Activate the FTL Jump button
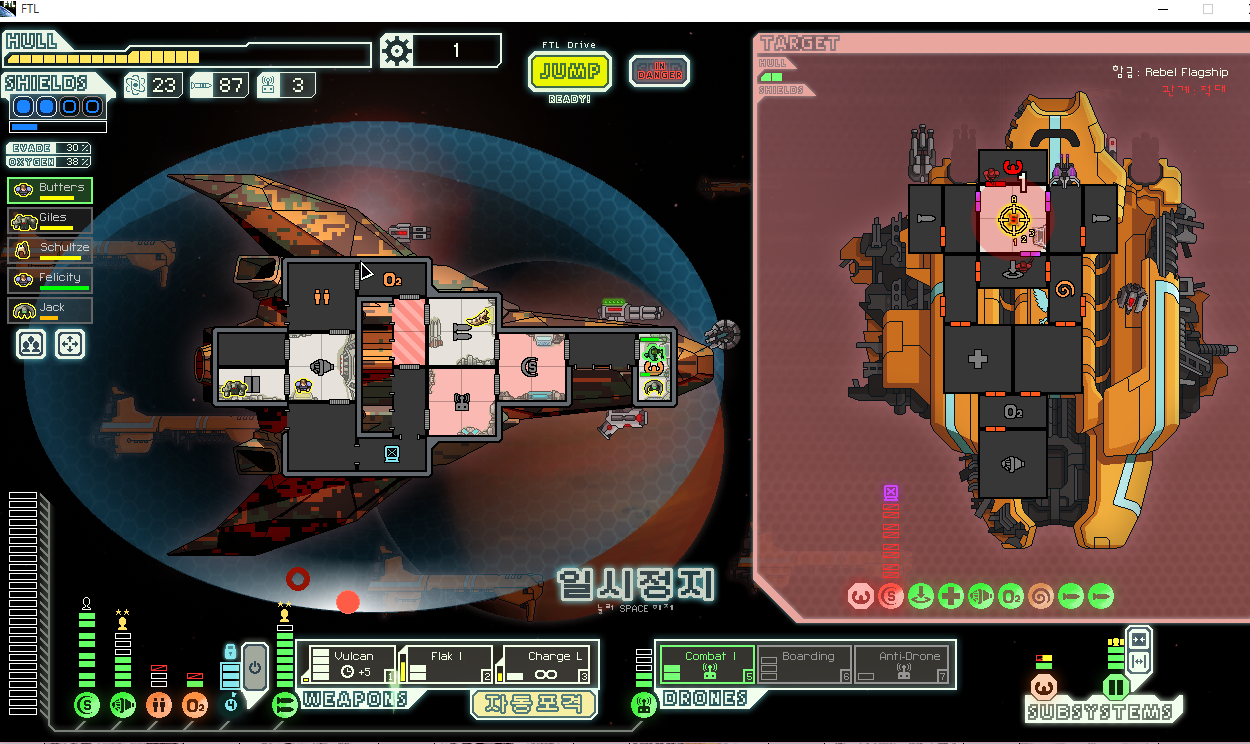Viewport: 1250px width, 744px height. tap(570, 71)
